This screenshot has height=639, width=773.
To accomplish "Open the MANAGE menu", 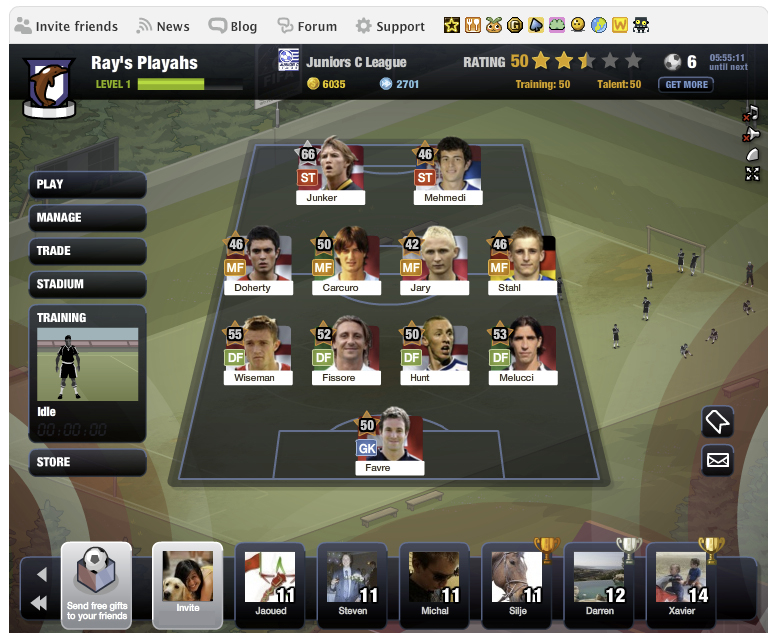I will point(88,217).
